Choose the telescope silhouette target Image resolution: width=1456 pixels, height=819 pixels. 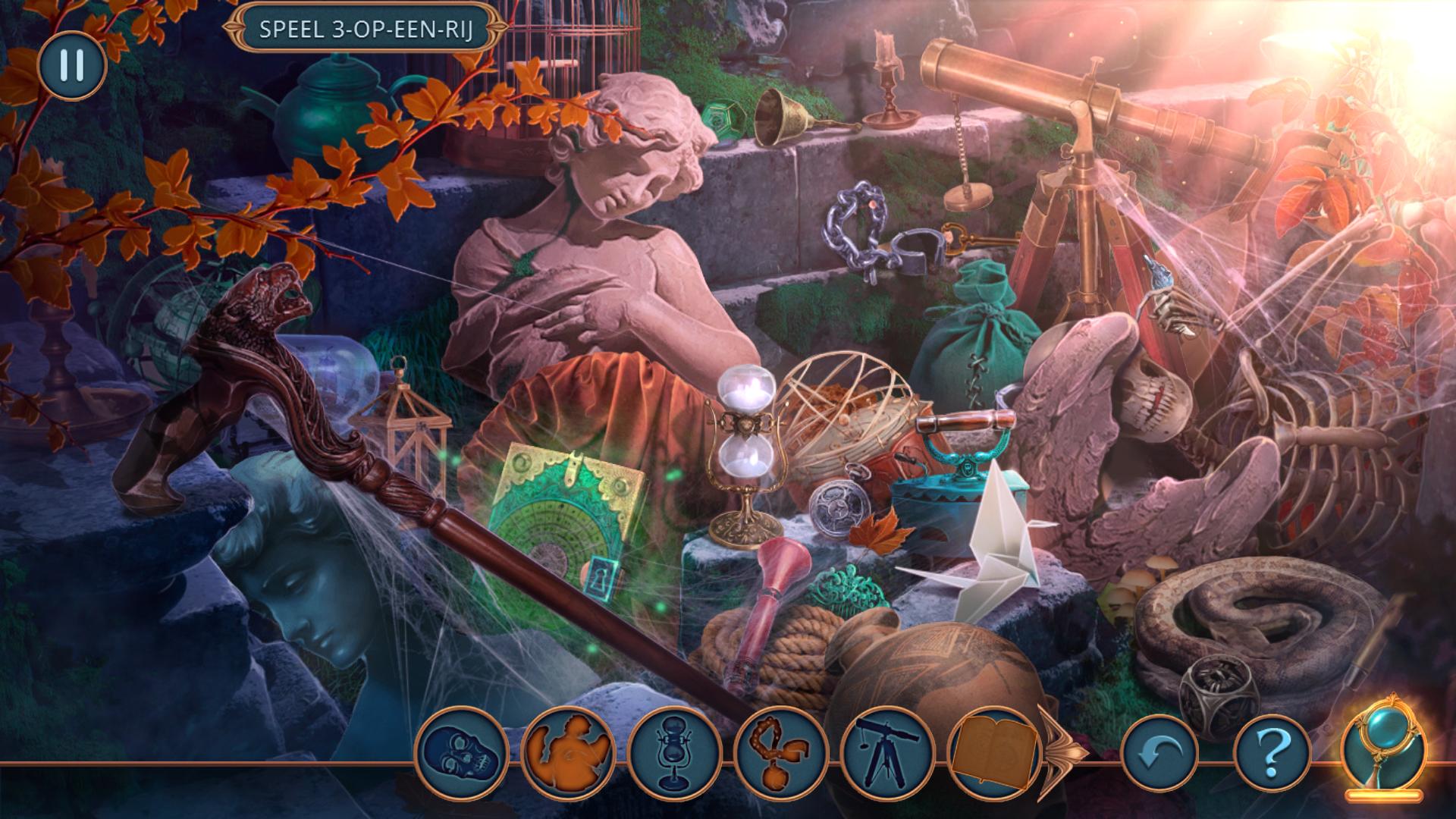point(886,752)
